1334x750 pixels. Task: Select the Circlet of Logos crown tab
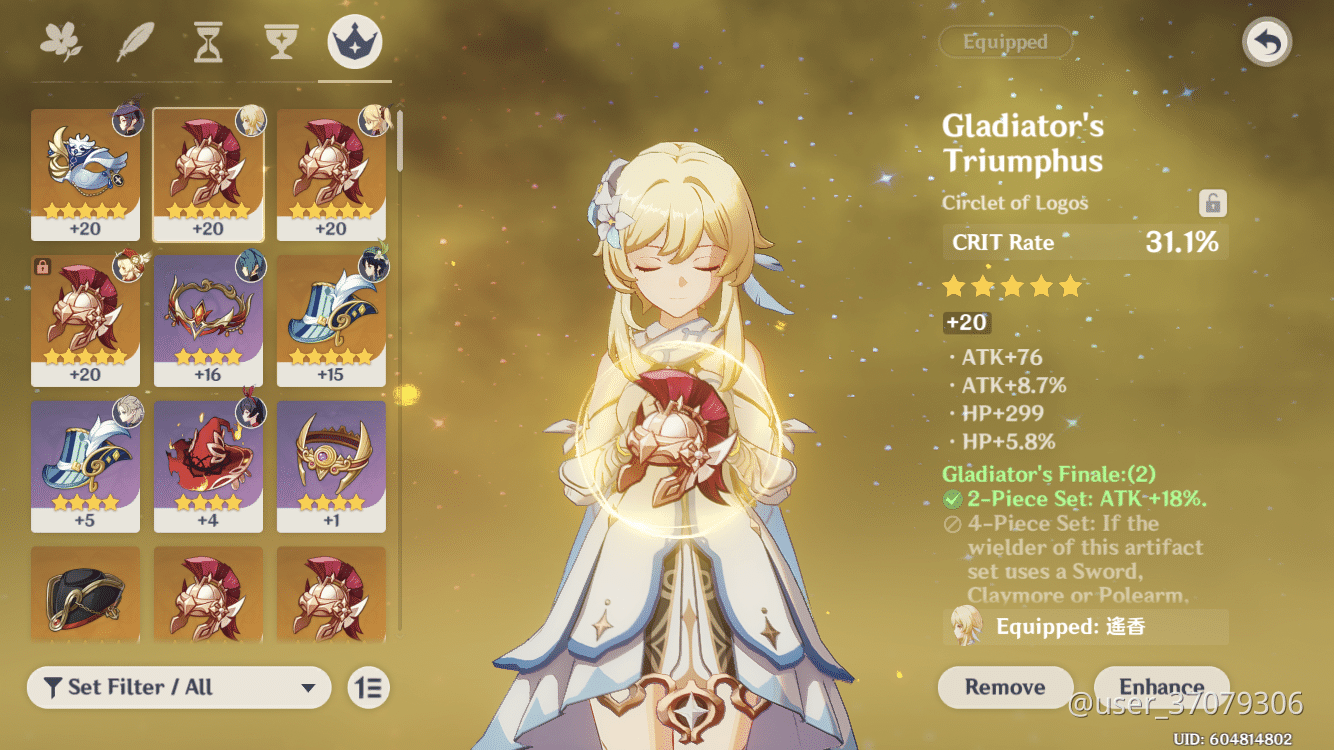point(353,41)
